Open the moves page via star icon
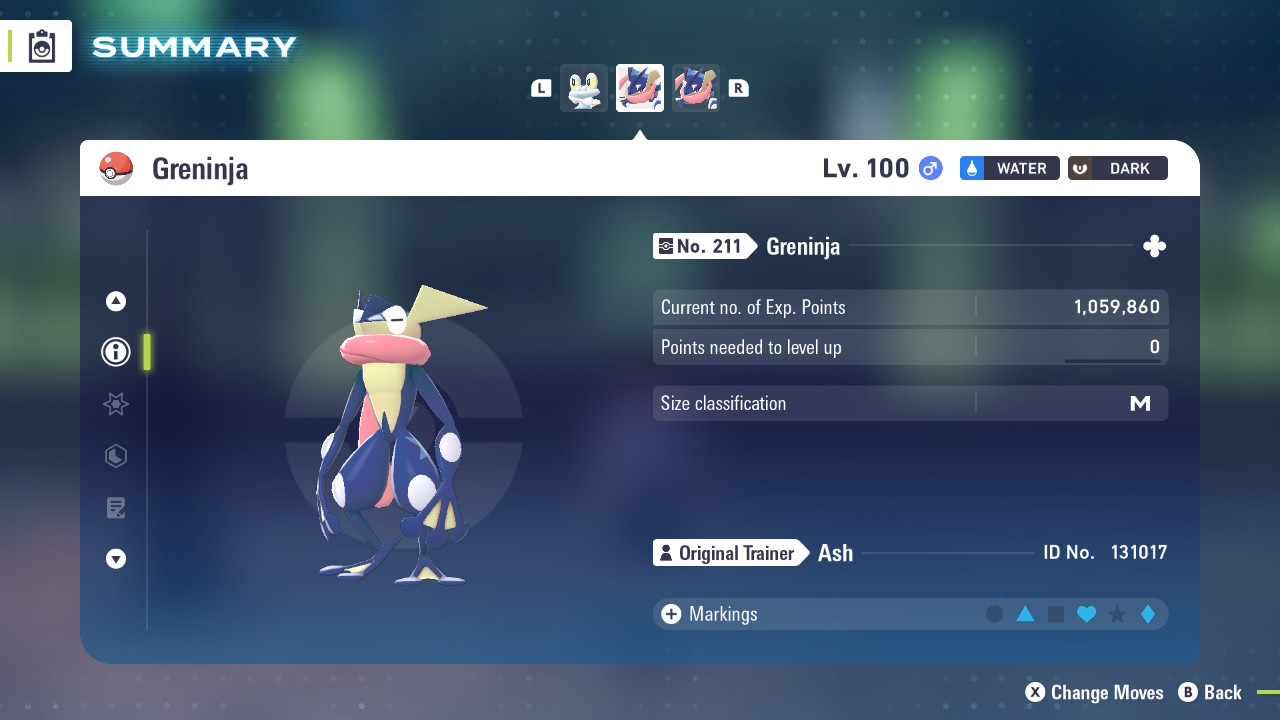This screenshot has width=1280, height=720. (115, 404)
